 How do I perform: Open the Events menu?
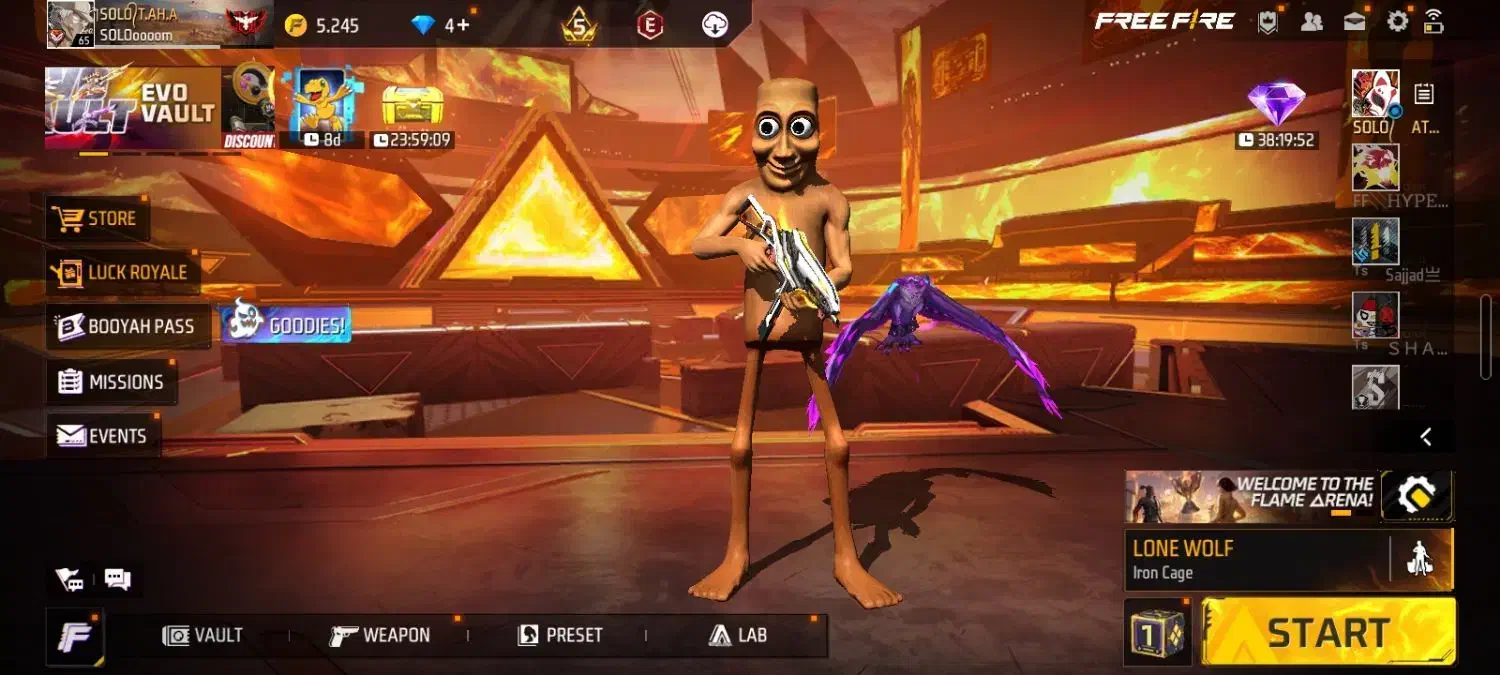pyautogui.click(x=103, y=436)
